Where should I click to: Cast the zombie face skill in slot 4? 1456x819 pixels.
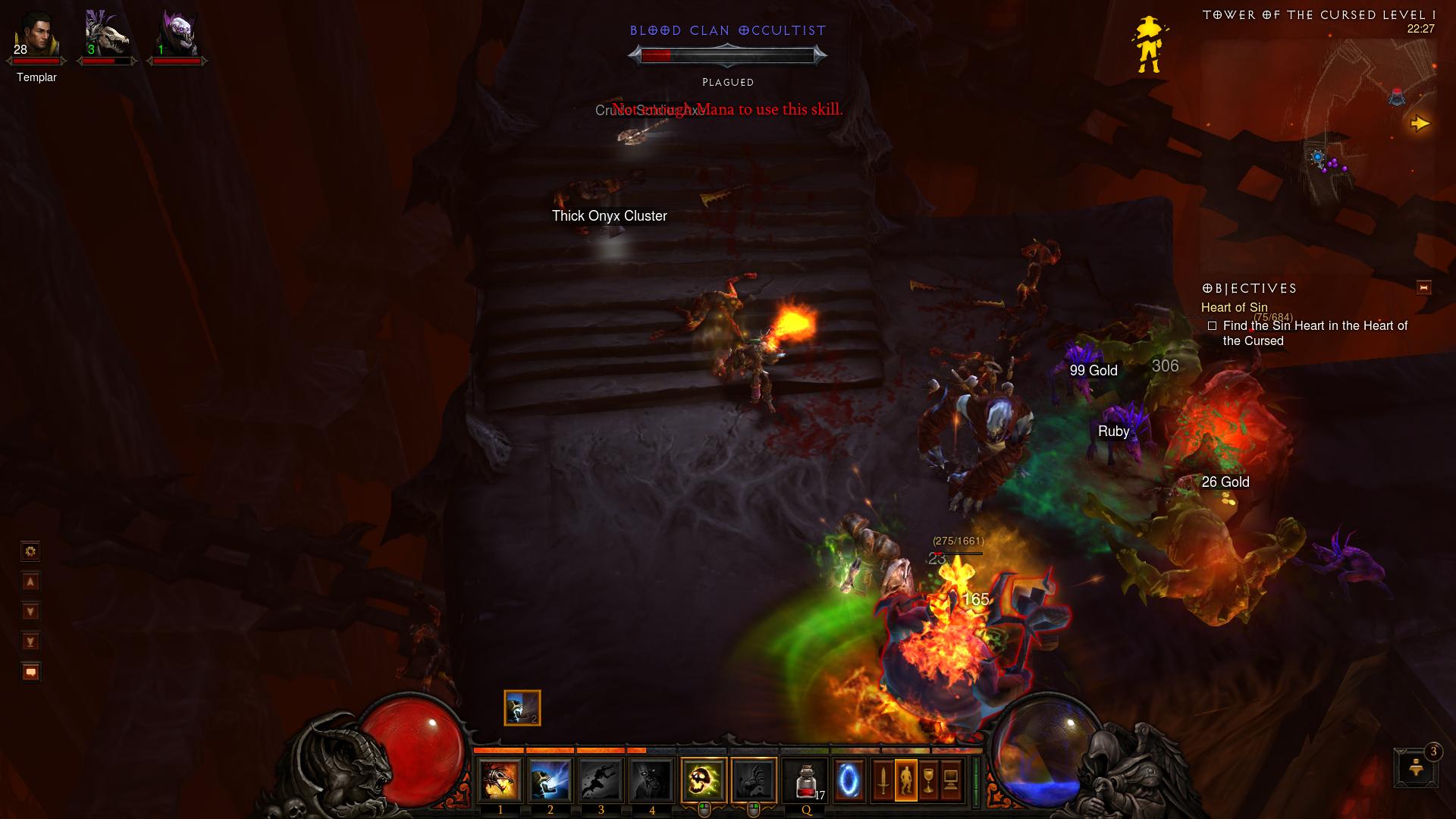(651, 780)
